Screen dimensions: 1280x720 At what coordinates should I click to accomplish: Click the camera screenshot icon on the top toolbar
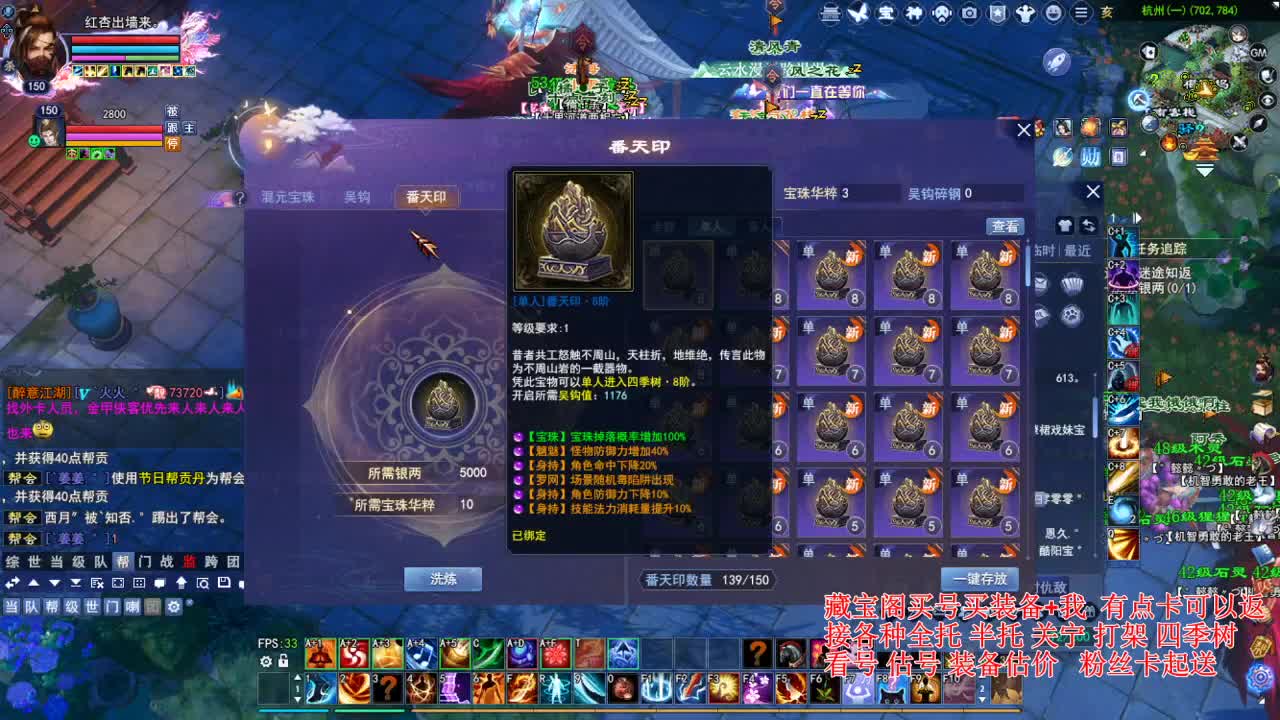point(968,14)
